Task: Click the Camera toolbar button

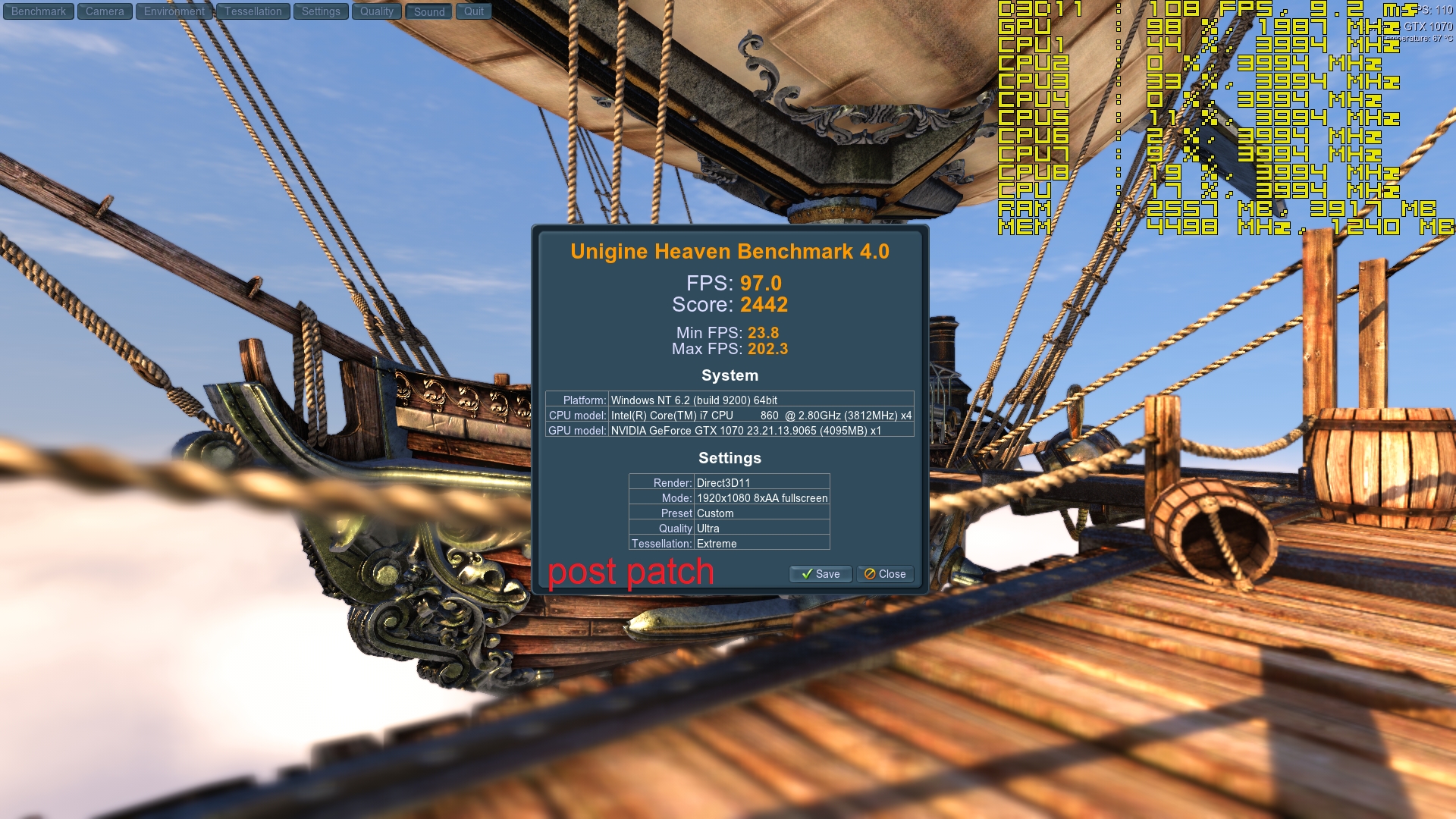Action: coord(105,11)
